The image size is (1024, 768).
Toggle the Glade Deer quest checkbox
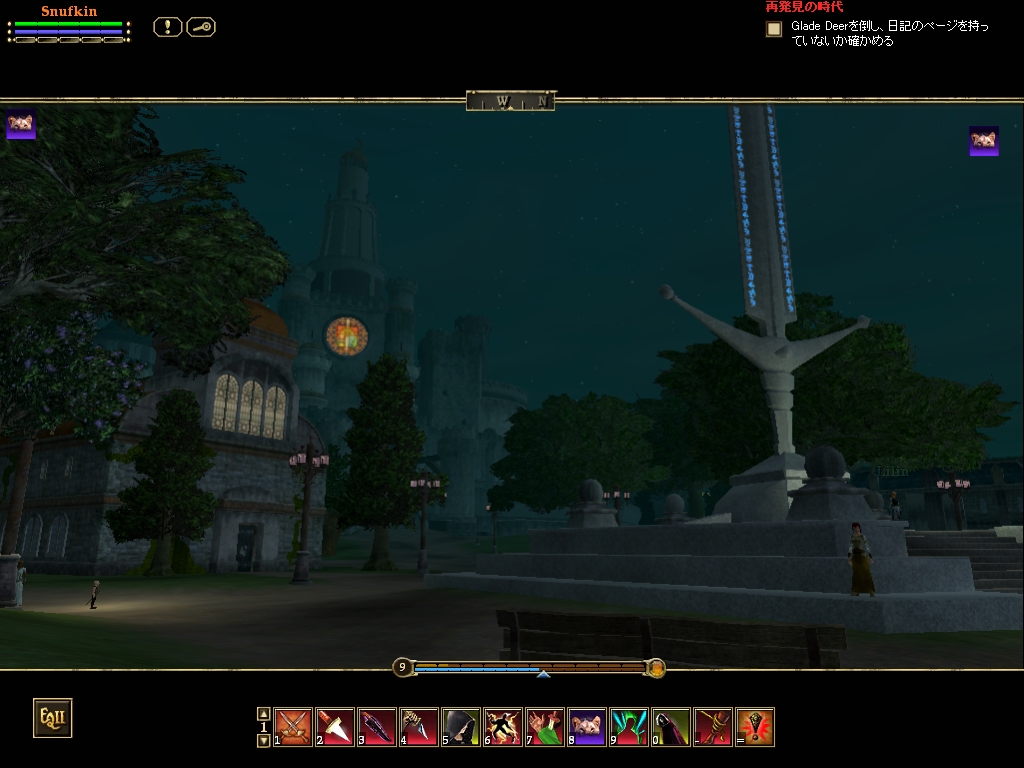(774, 29)
